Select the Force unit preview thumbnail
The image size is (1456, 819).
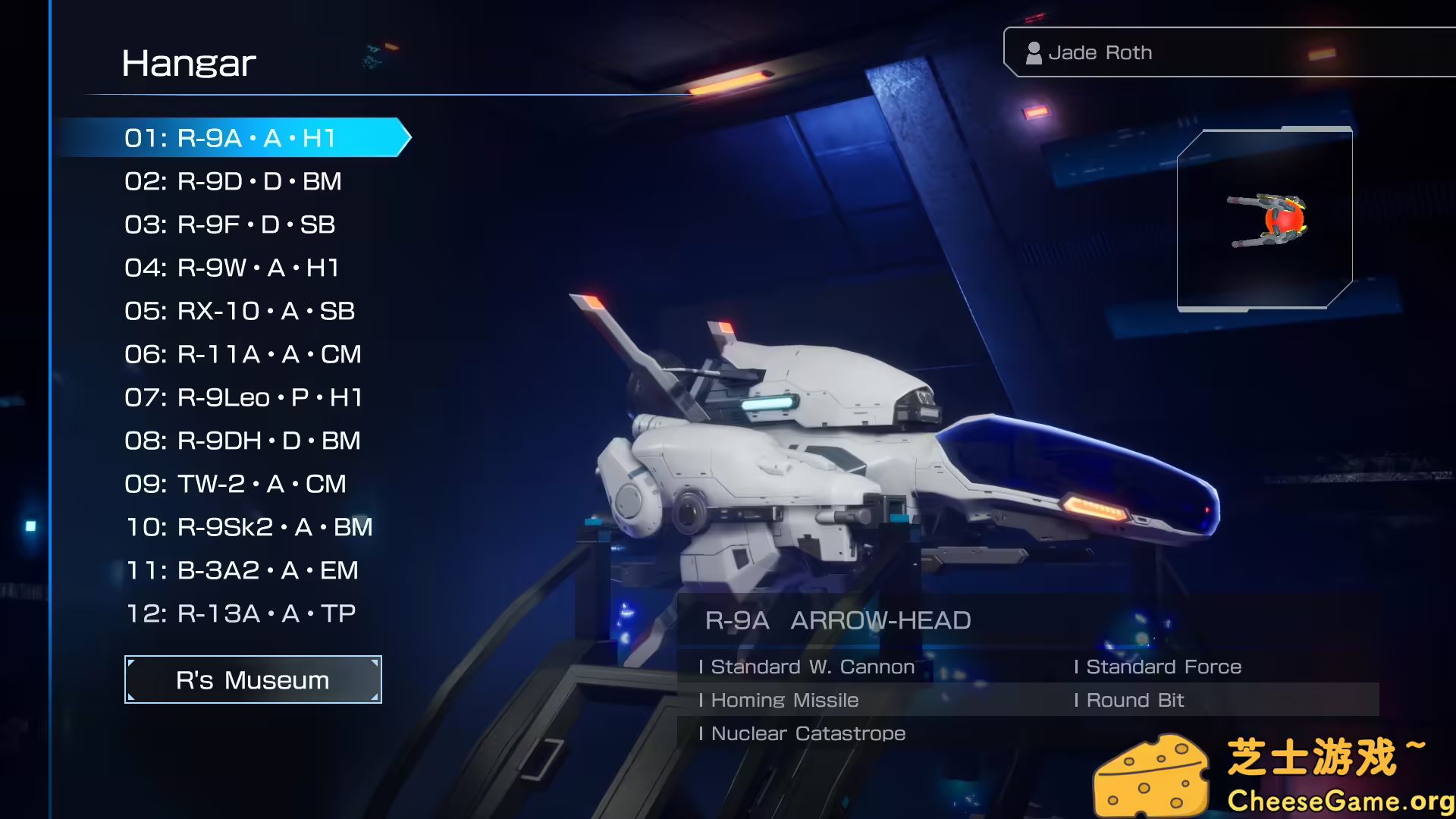click(1265, 219)
